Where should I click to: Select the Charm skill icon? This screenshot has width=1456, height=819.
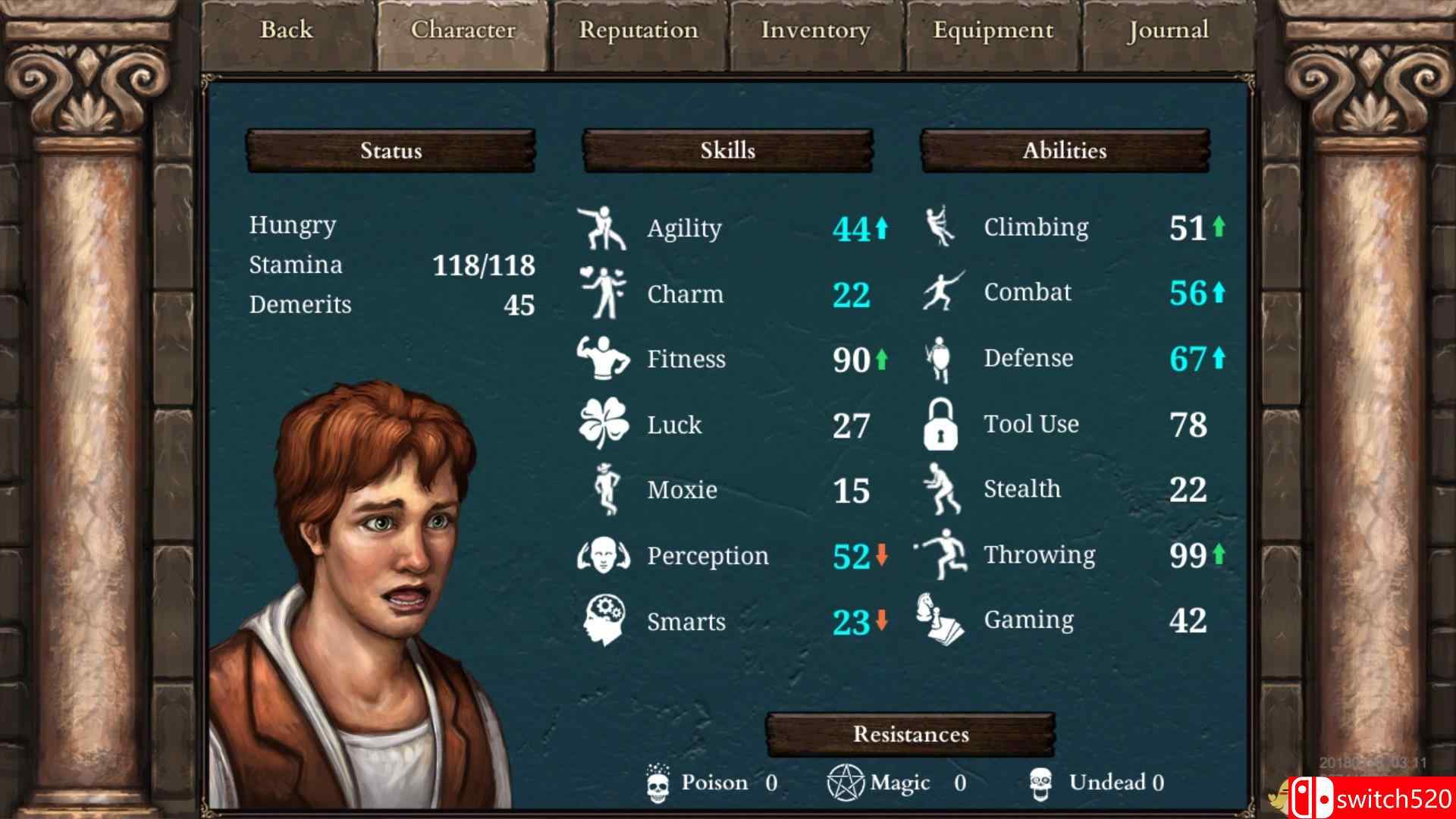coord(603,293)
